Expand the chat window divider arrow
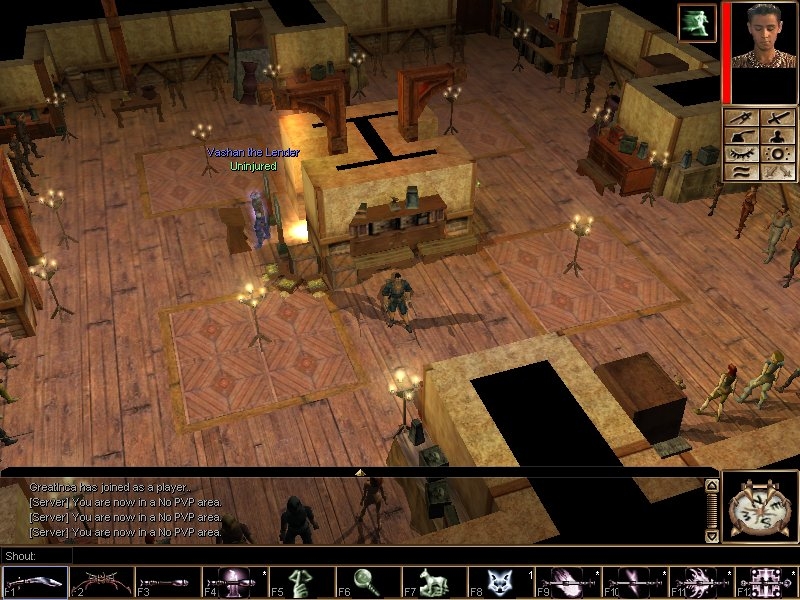800x600 pixels. 359,471
